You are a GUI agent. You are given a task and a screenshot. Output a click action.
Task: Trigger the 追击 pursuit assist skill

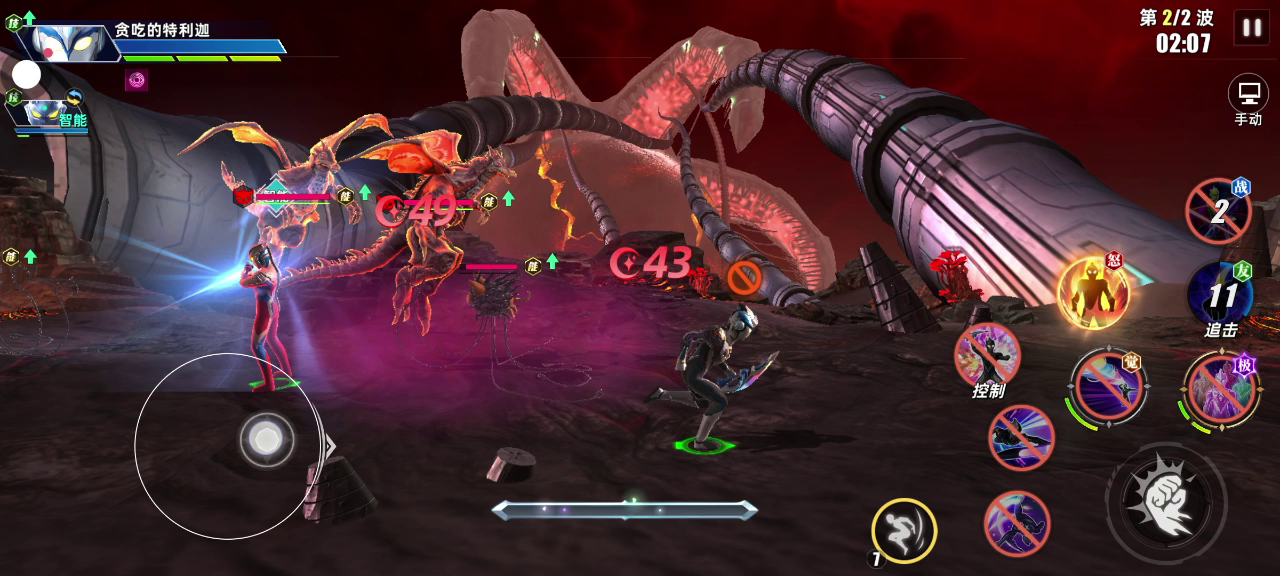[1220, 297]
